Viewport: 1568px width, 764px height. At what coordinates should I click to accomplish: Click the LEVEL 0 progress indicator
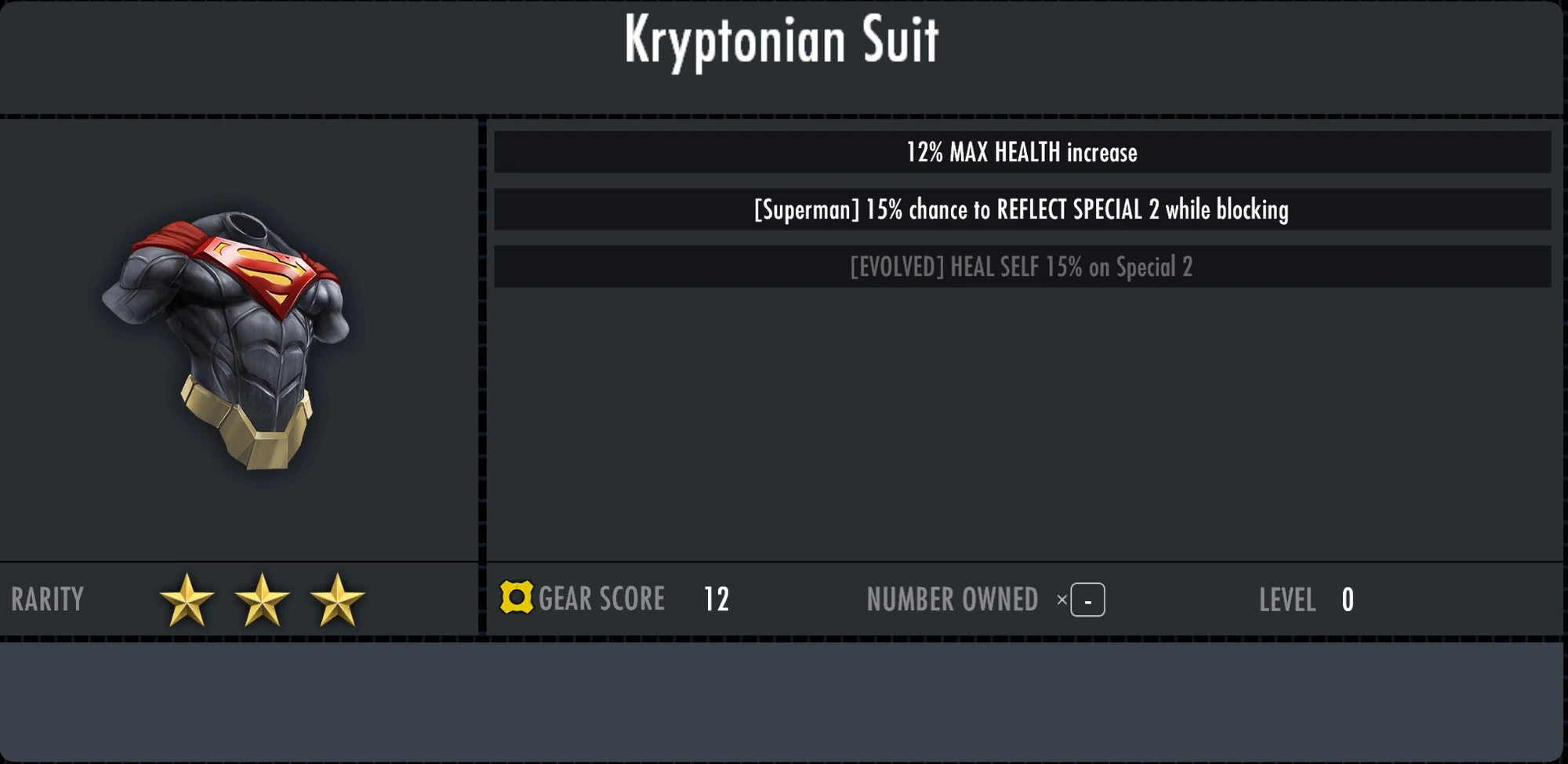(x=1346, y=599)
